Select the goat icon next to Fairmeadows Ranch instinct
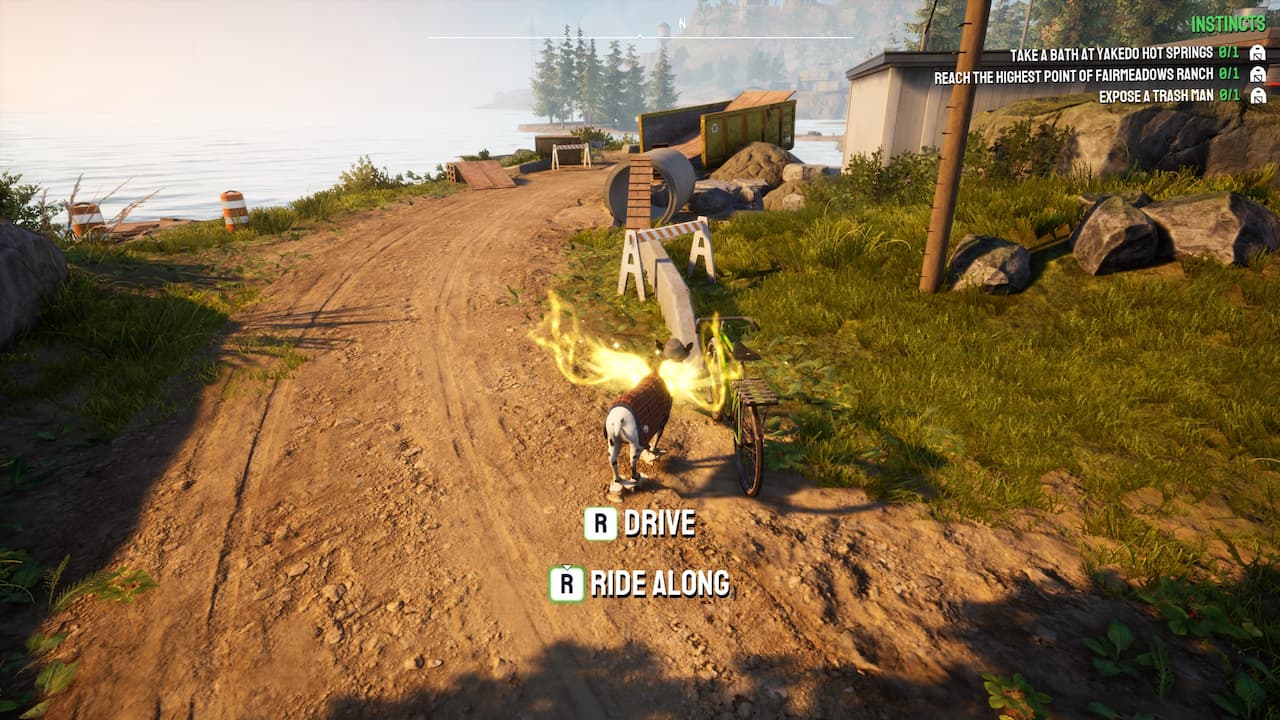 [x=1258, y=75]
